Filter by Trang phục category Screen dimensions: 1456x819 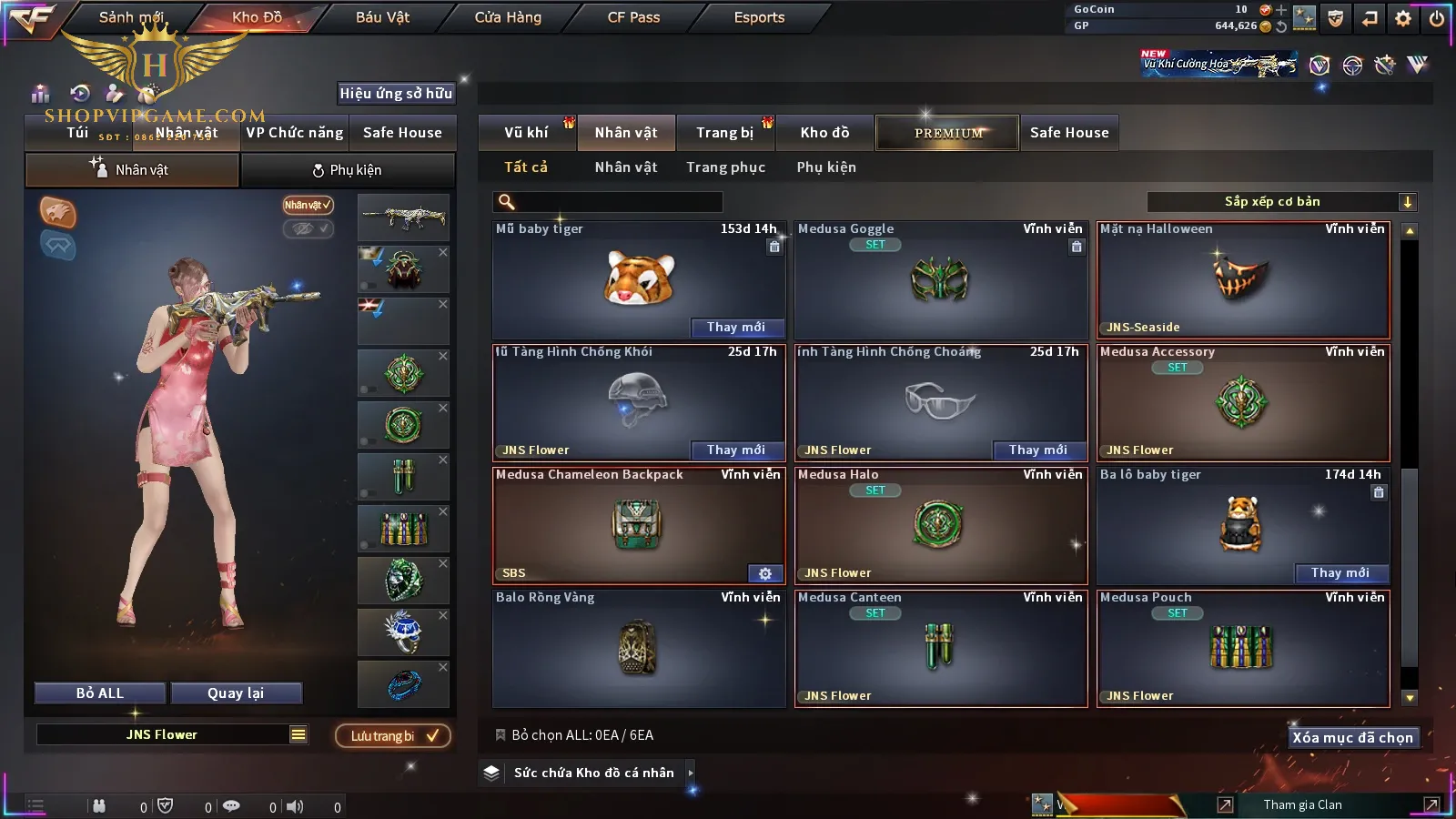tap(725, 167)
